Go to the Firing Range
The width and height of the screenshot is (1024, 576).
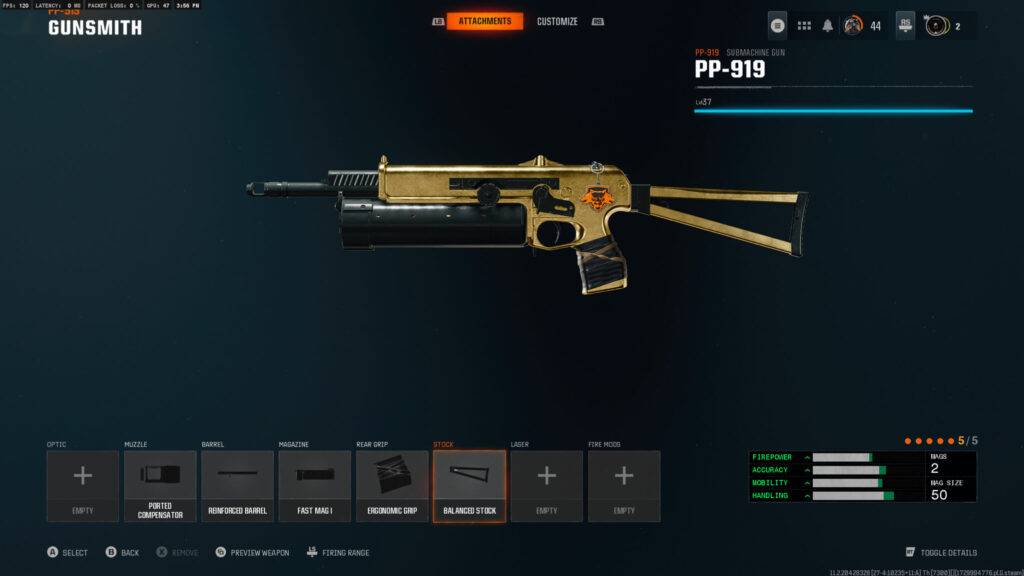(x=338, y=552)
